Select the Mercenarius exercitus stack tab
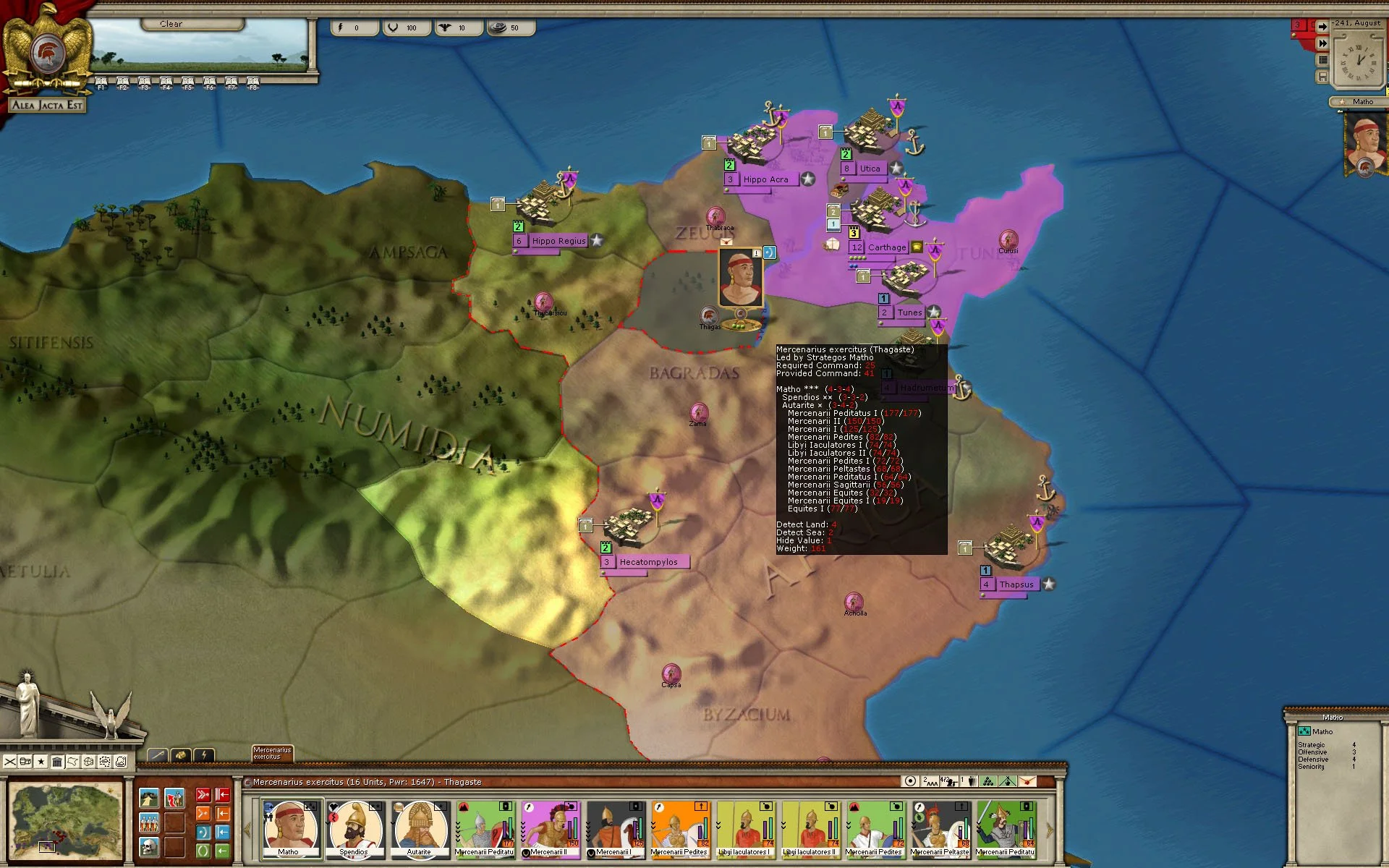Viewport: 1389px width, 868px height. [x=272, y=754]
